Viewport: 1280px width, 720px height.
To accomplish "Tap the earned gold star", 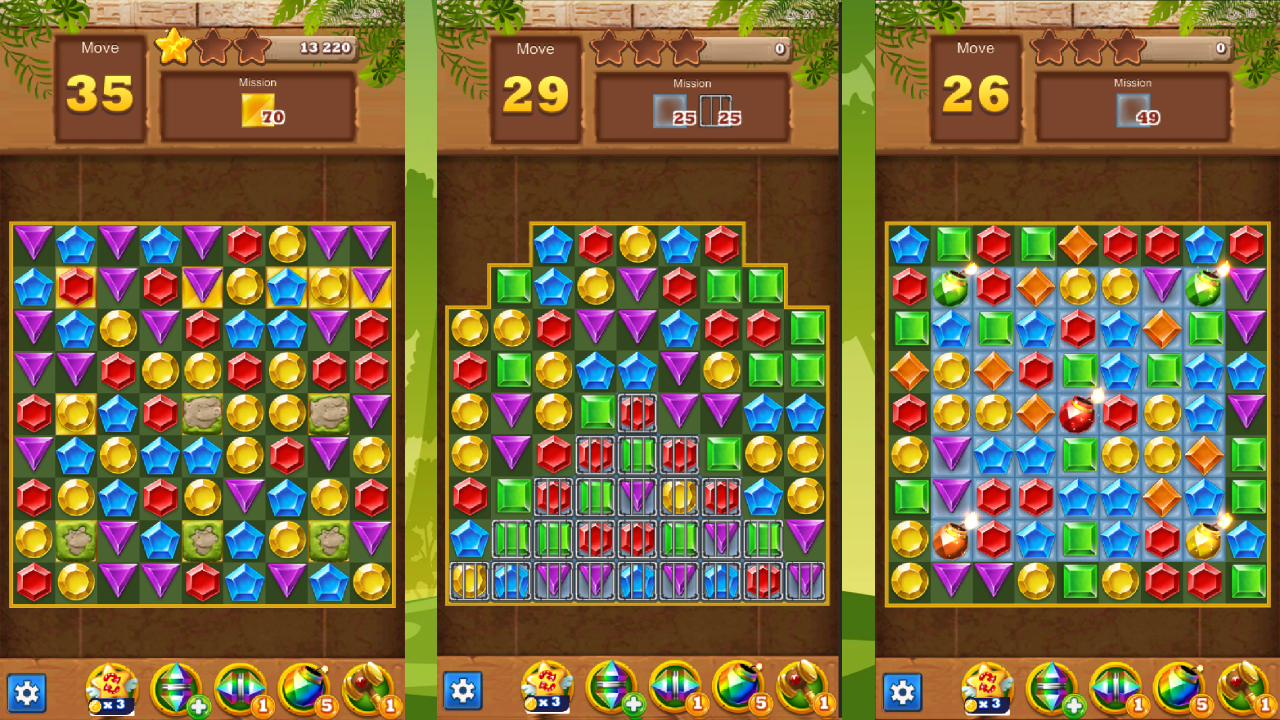I will tap(172, 45).
